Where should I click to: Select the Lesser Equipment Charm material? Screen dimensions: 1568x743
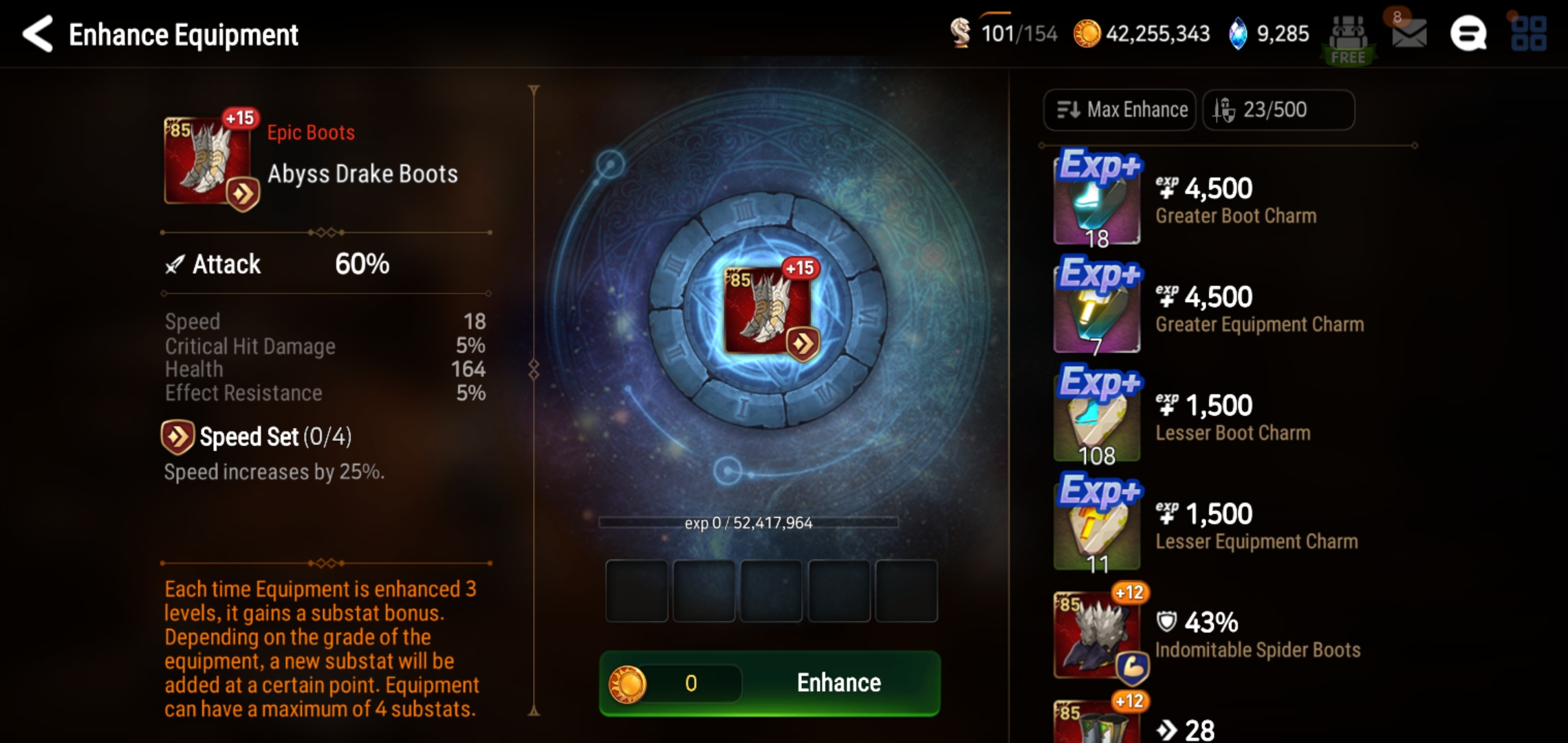coord(1096,525)
